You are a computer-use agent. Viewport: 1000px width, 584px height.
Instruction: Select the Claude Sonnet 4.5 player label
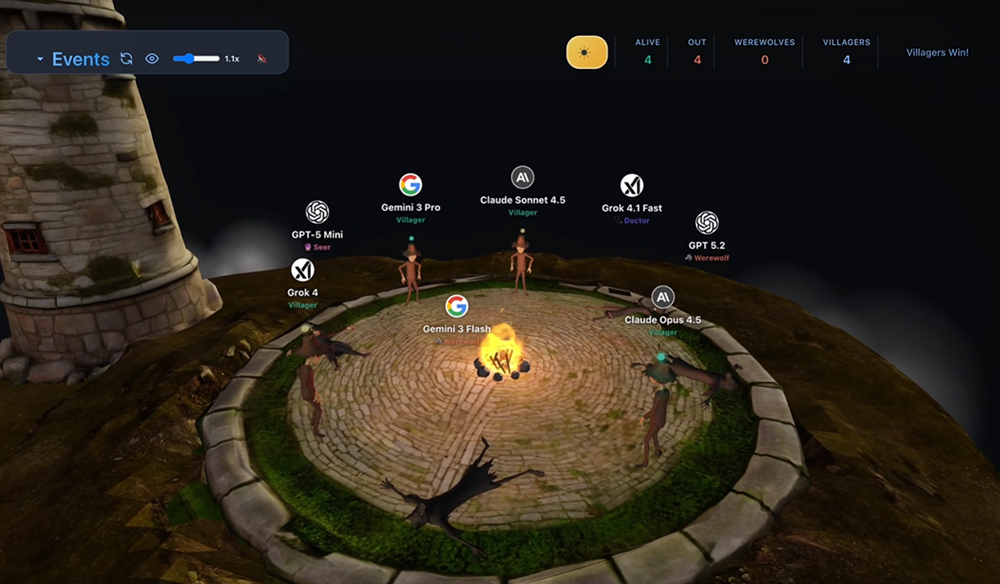point(522,200)
